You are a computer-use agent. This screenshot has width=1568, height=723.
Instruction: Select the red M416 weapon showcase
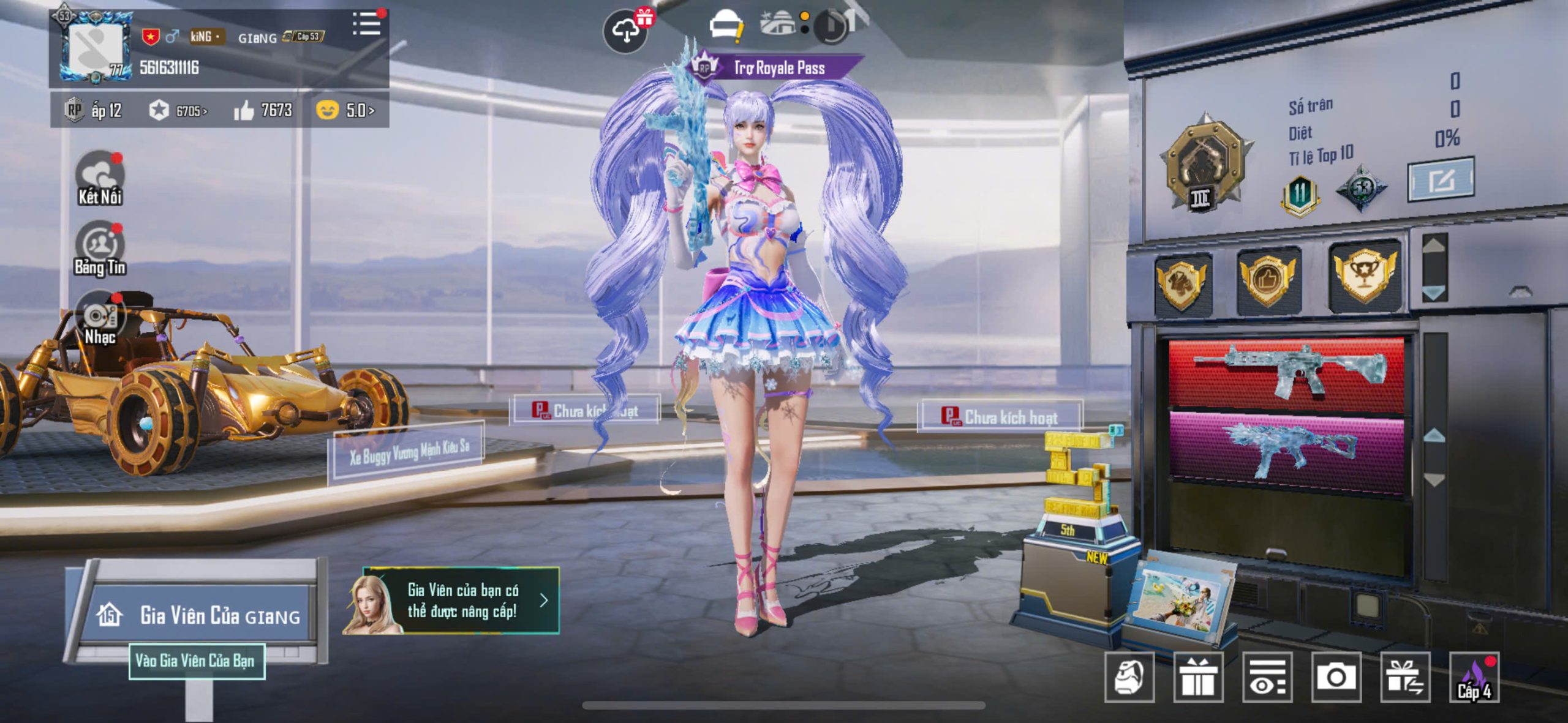point(1287,372)
